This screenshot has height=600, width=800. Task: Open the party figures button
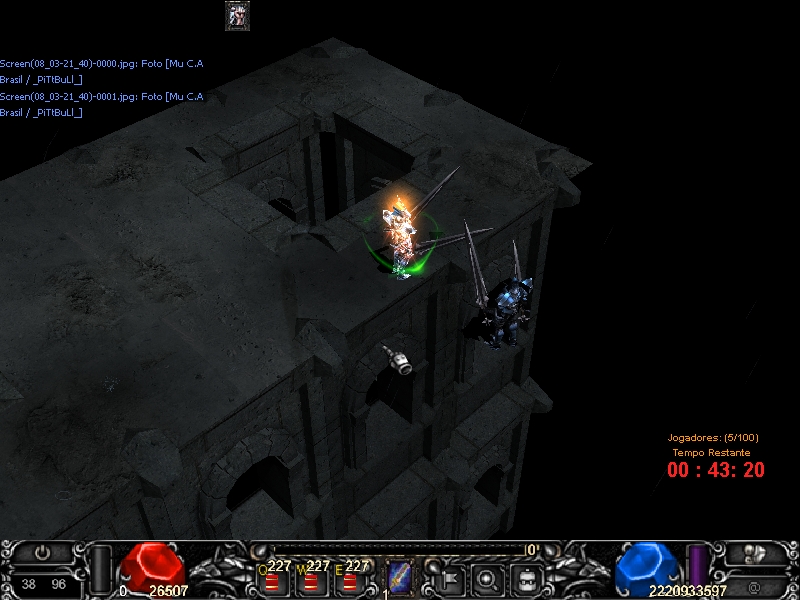755,553
